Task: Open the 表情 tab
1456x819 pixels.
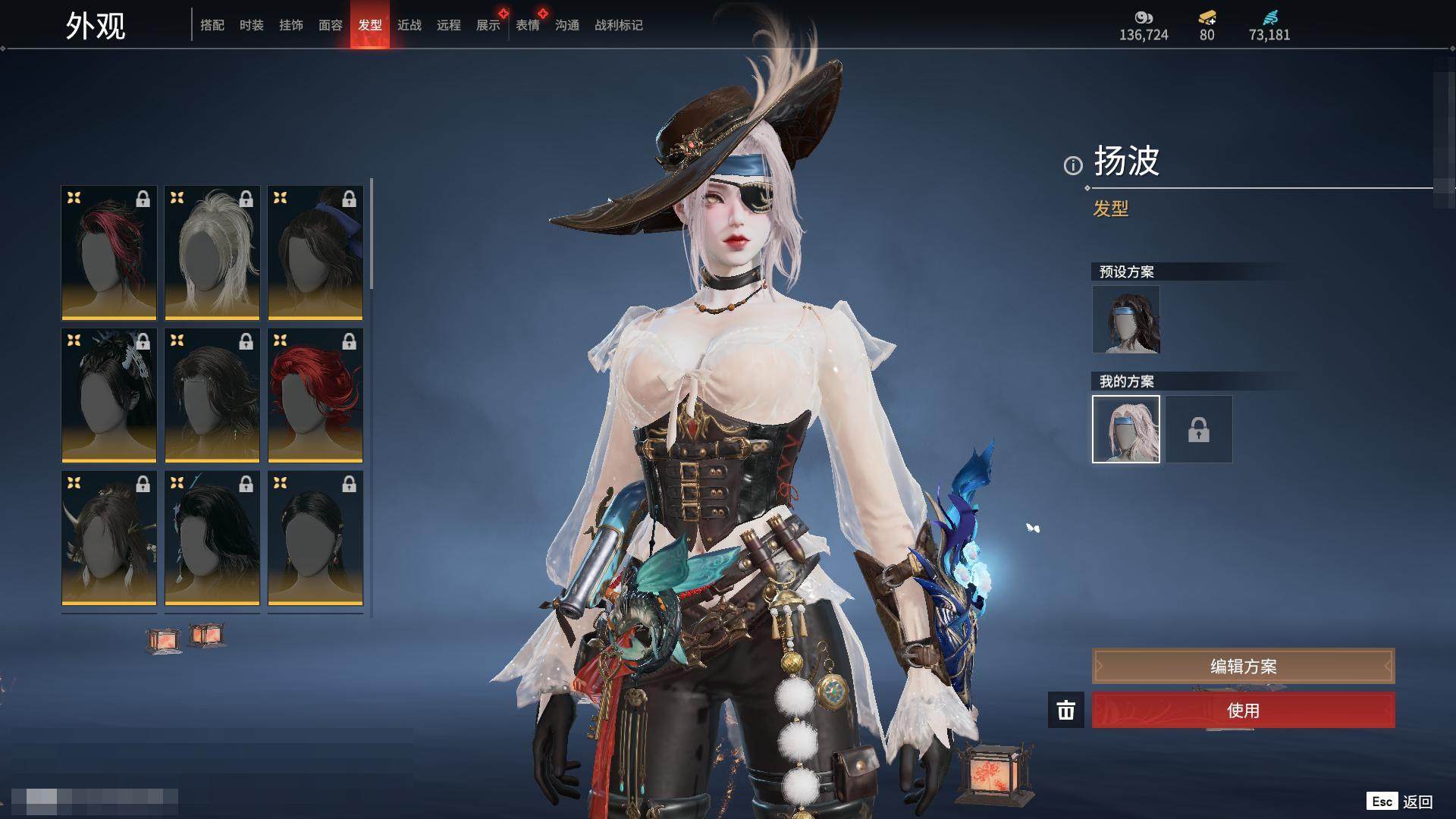Action: point(528,25)
